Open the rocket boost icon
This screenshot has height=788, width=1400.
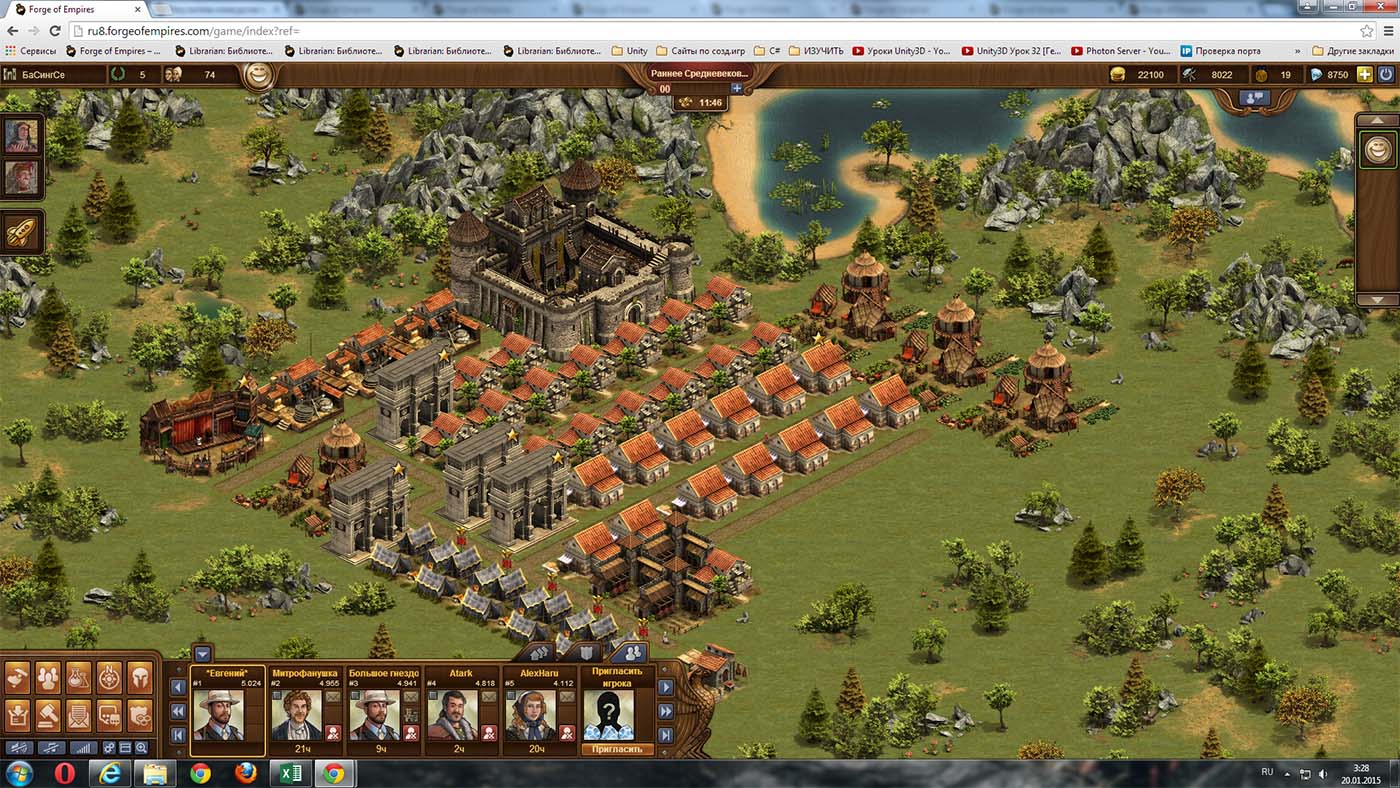(22, 231)
